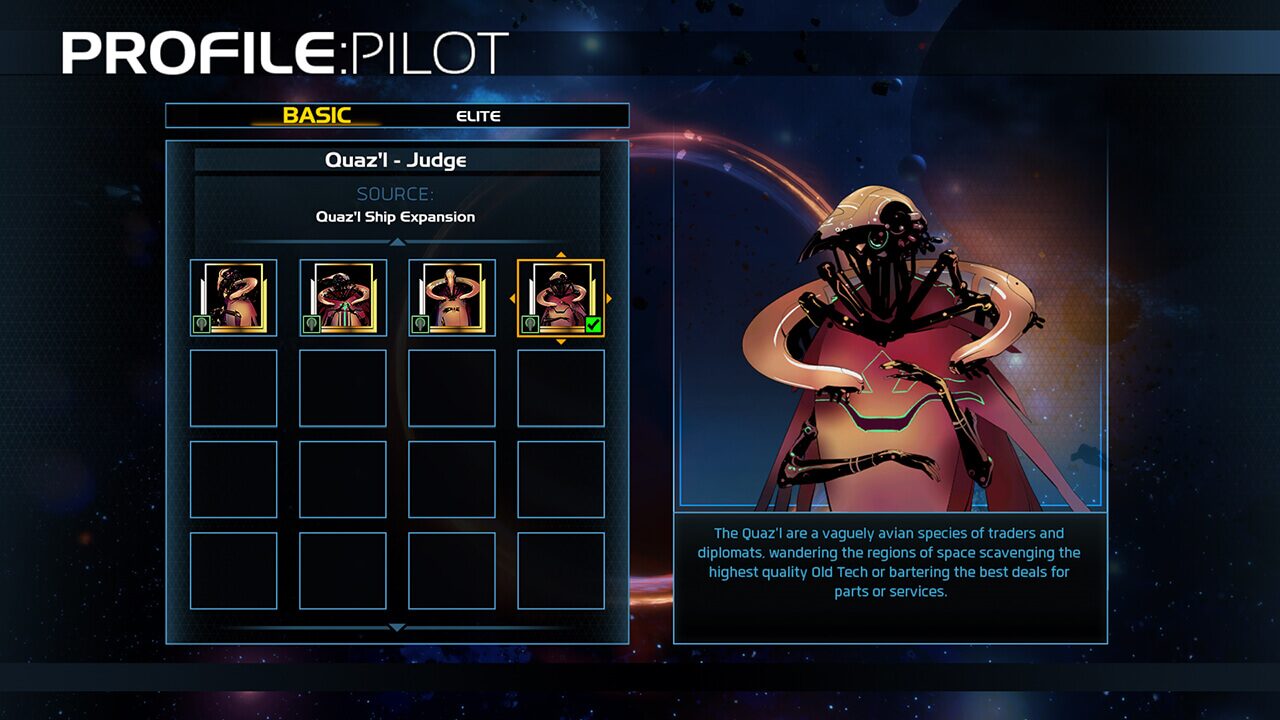Click the down scroll arrow below the pilot grid
Screen dimensions: 1280x720
coord(398,627)
